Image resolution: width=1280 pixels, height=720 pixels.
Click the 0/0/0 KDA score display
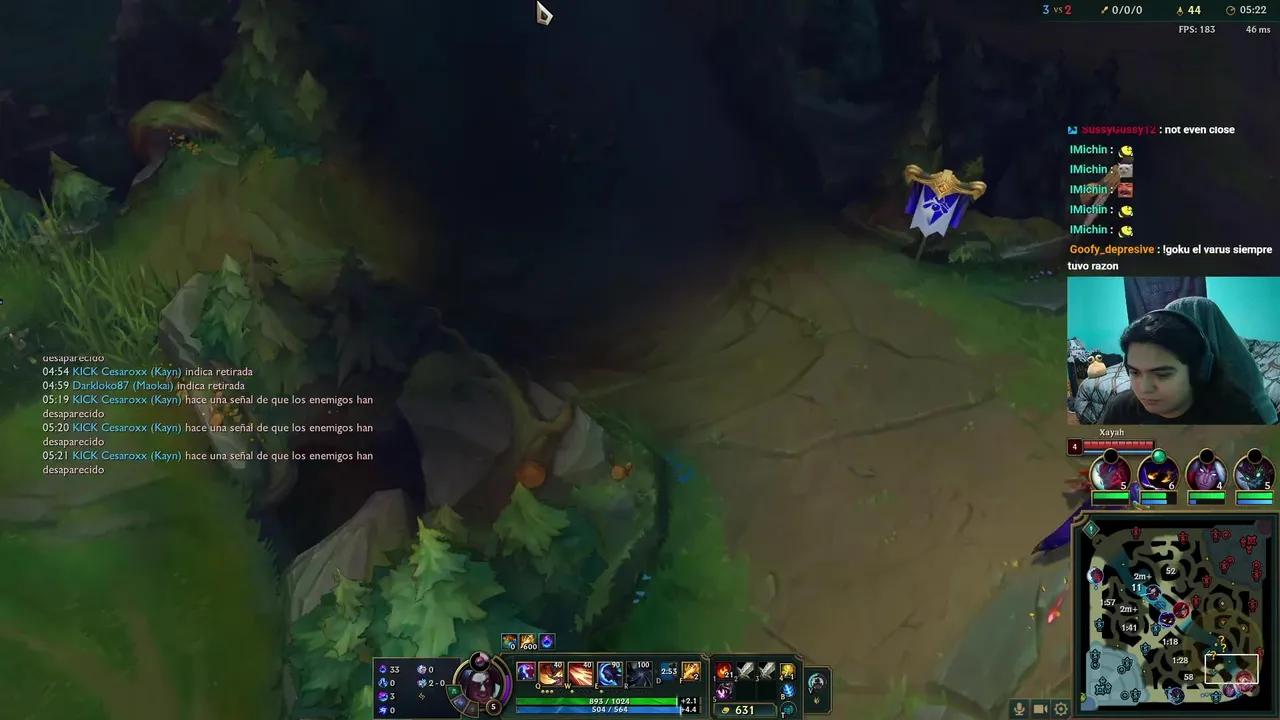[1124, 10]
